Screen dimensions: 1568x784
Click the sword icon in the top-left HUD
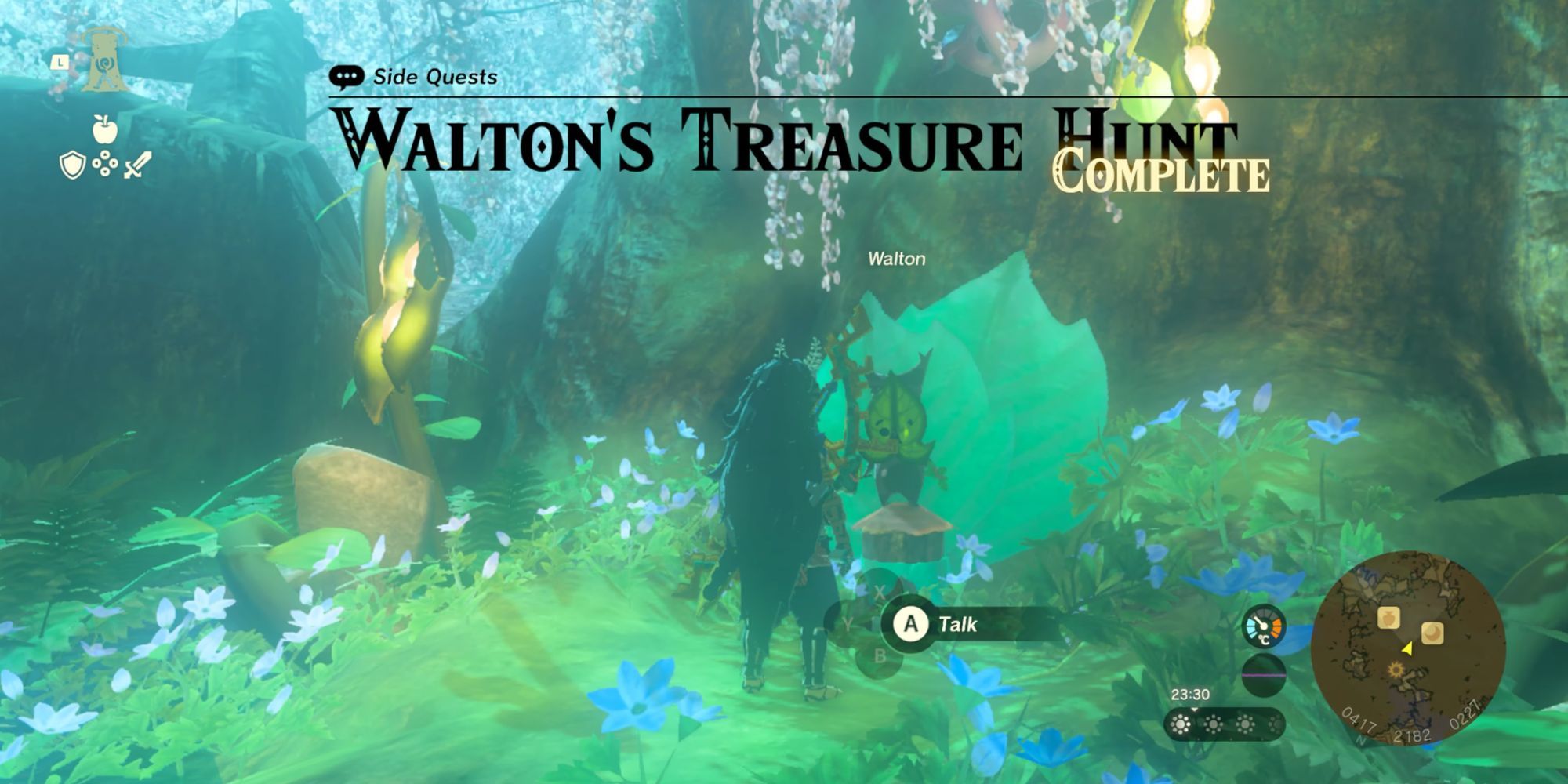(x=136, y=165)
